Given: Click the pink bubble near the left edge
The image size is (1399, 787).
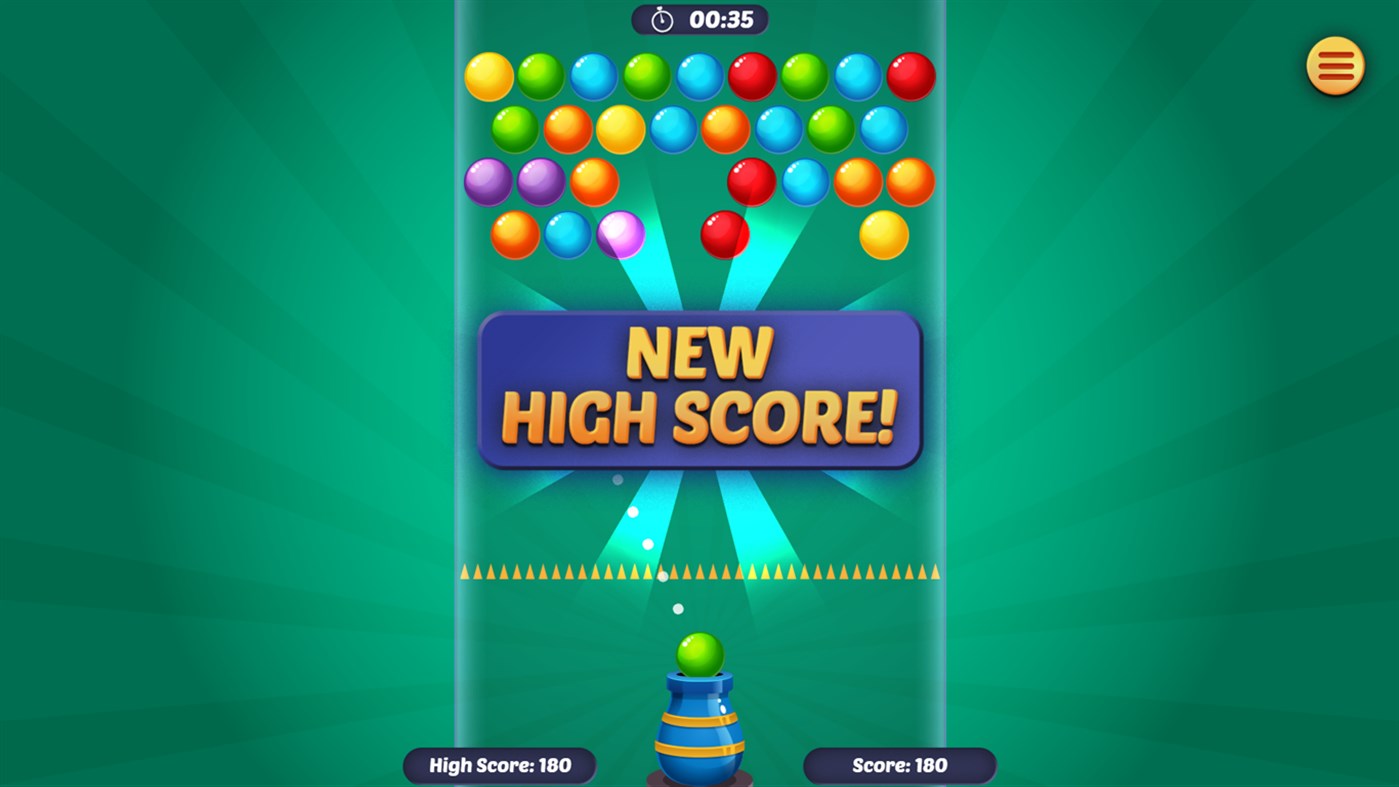Looking at the screenshot, I should tap(620, 233).
